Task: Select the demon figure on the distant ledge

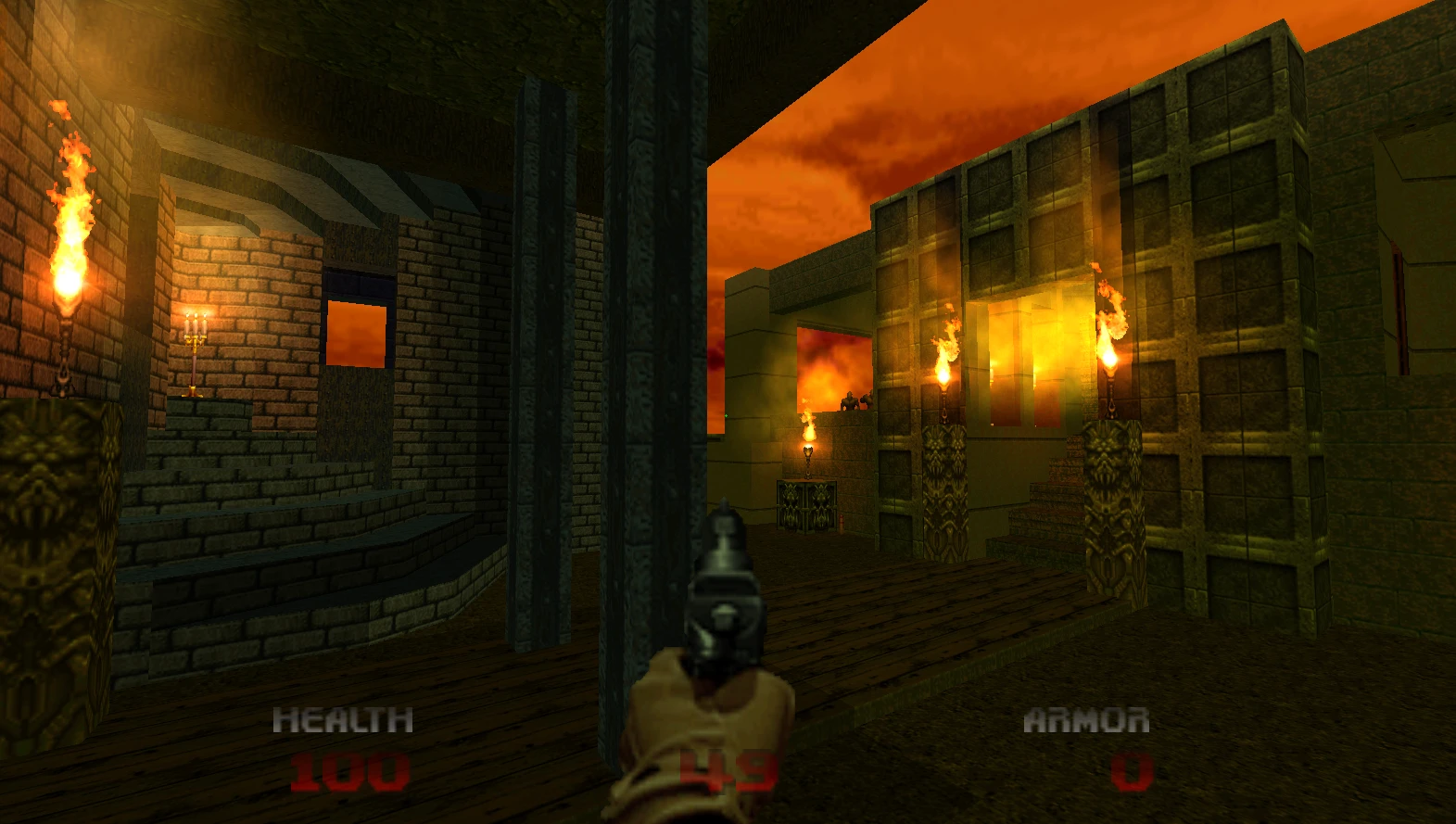Action: coord(850,402)
